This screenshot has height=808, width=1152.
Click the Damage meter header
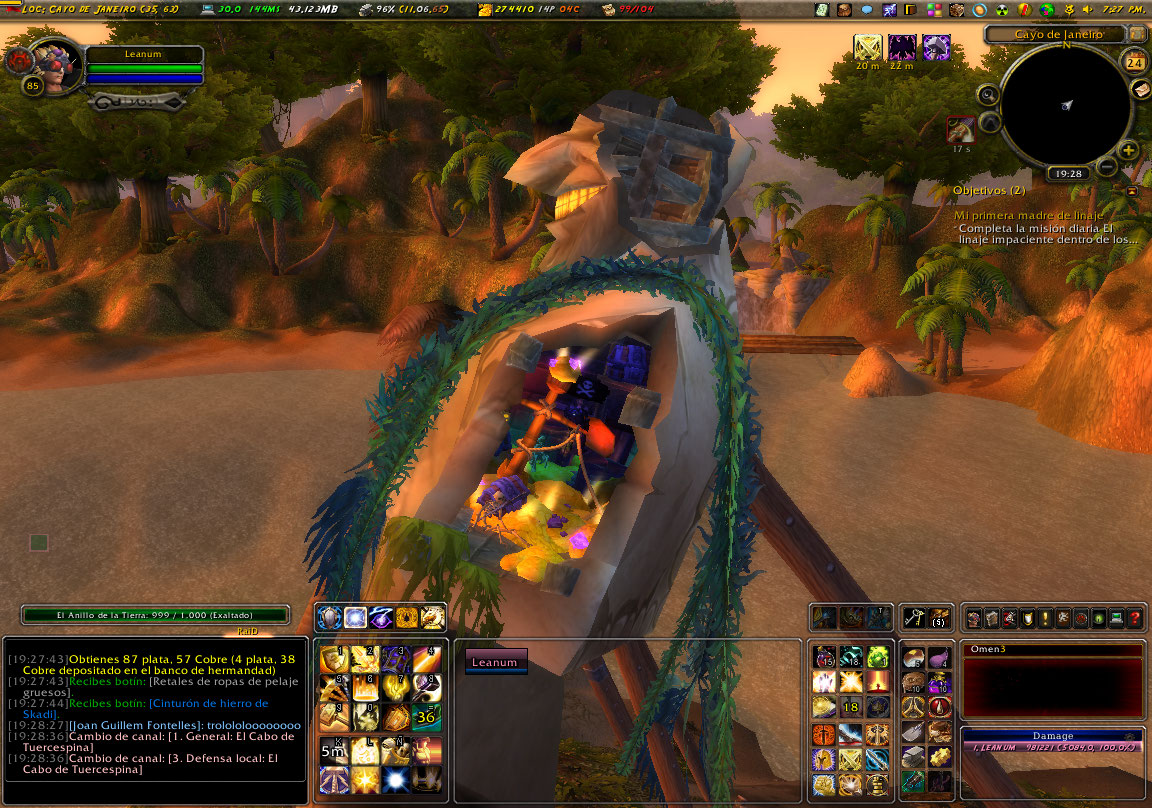tap(1052, 735)
